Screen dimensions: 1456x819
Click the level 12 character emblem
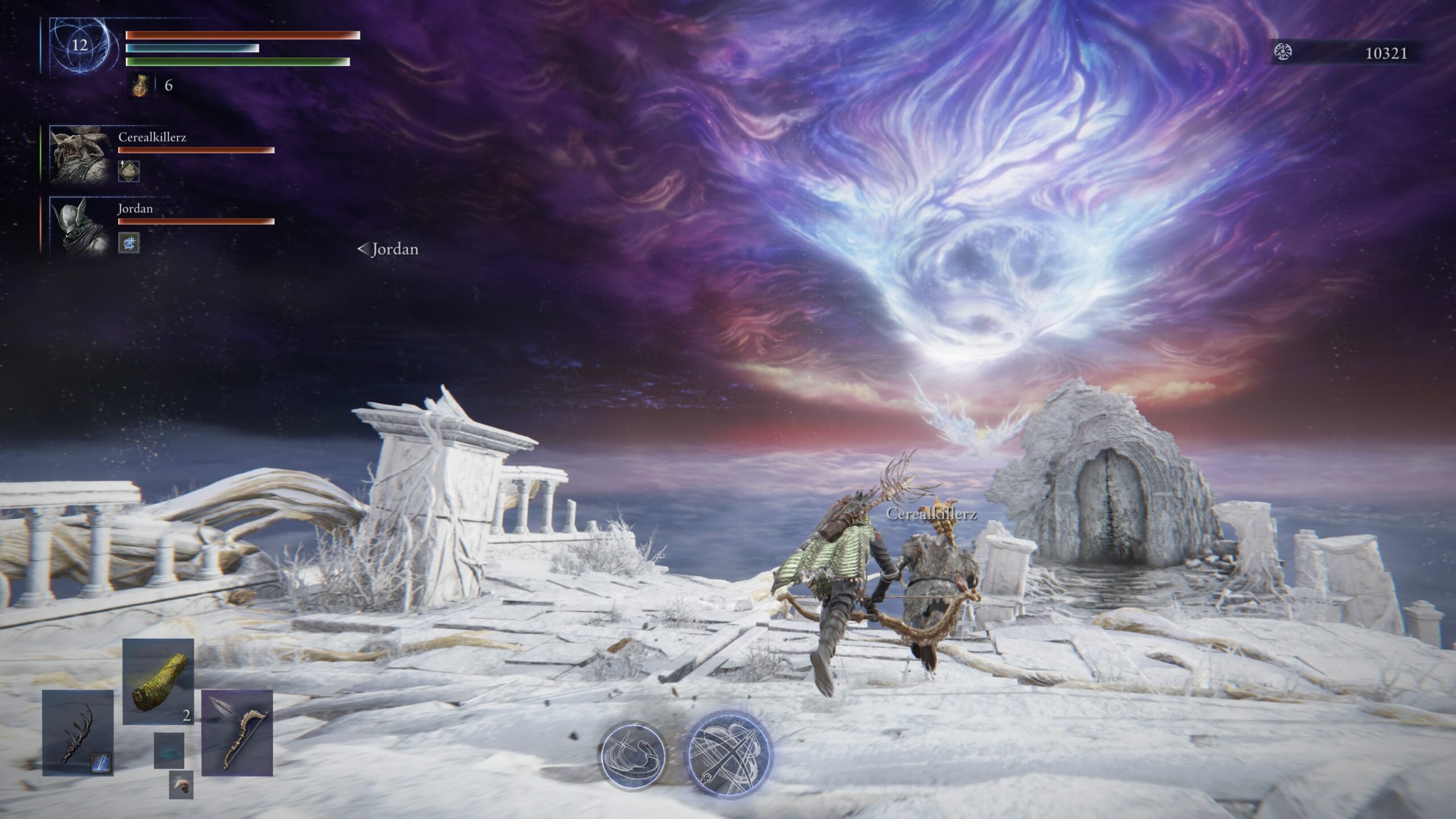80,46
